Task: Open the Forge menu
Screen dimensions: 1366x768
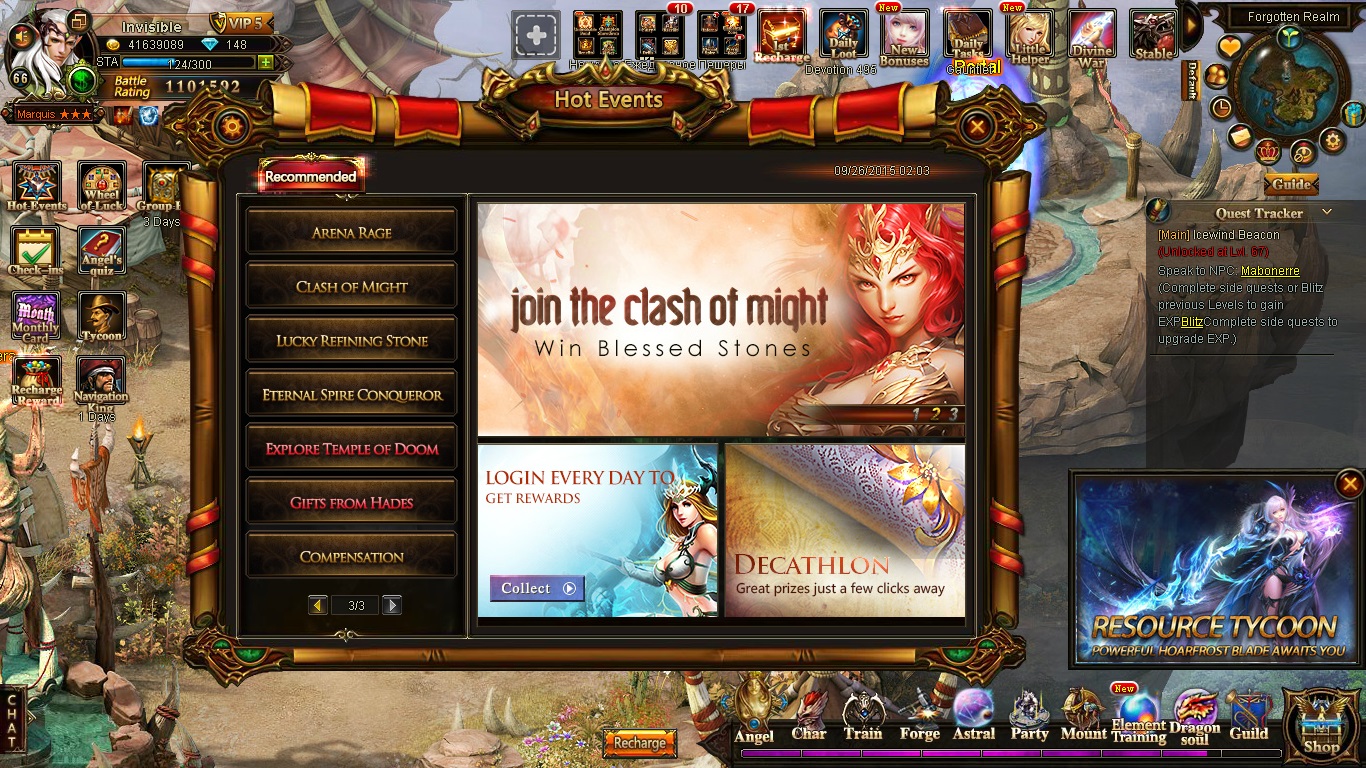Action: [x=919, y=717]
